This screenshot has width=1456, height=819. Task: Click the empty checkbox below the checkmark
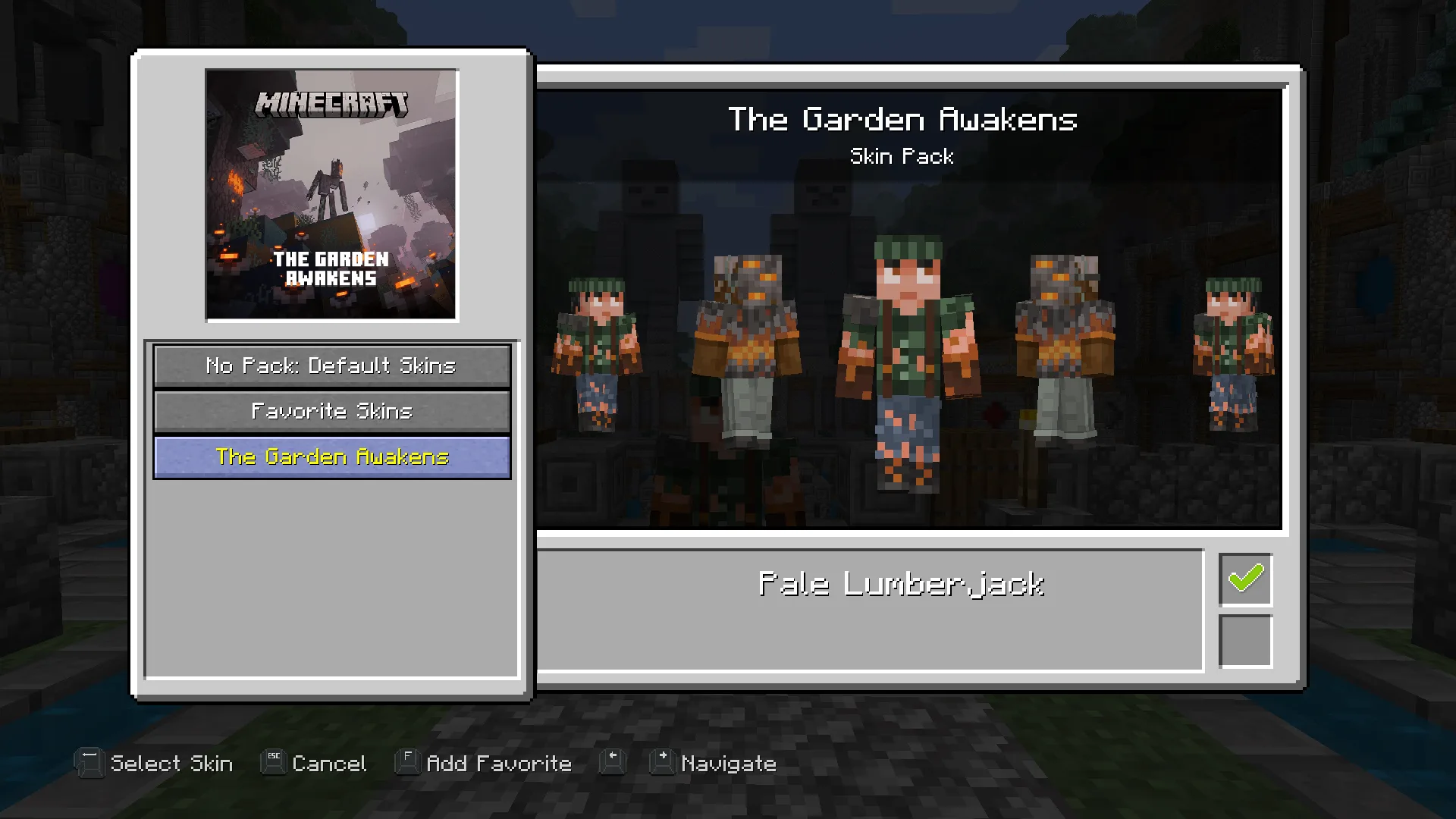point(1245,642)
